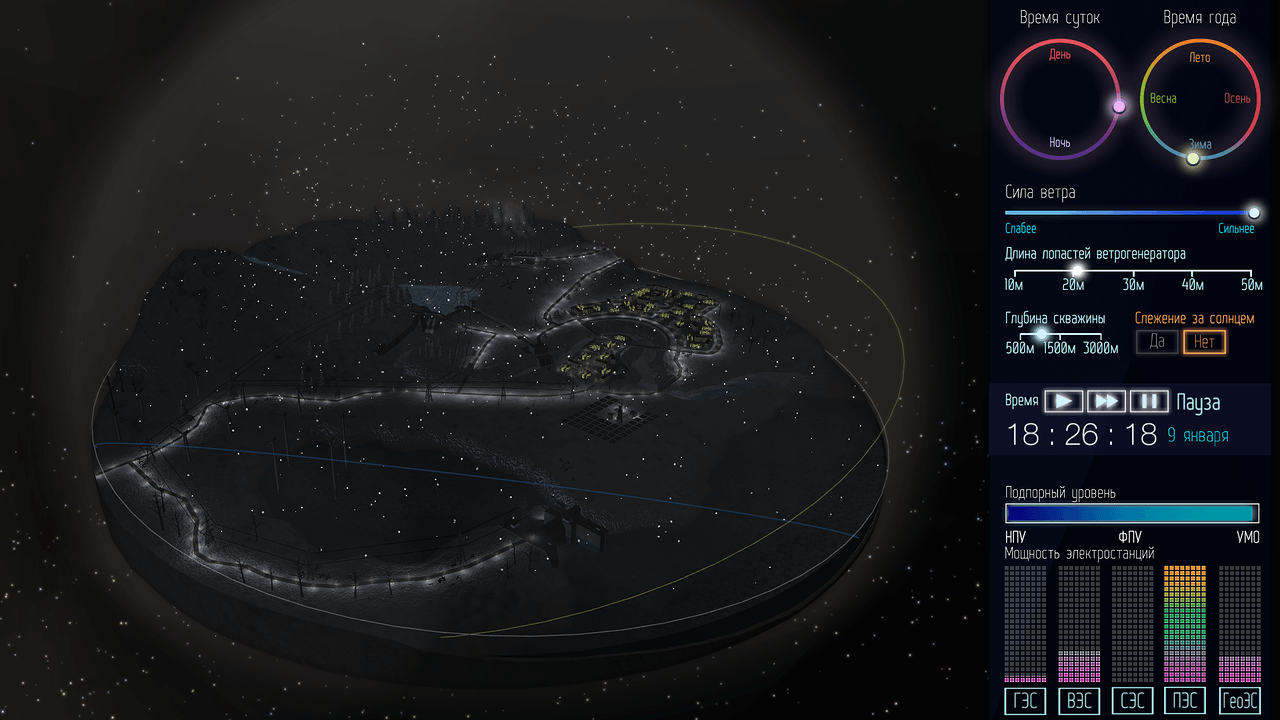Screen dimensions: 1280x720
Task: Set turbine blade length to 40м
Action: 1192,271
